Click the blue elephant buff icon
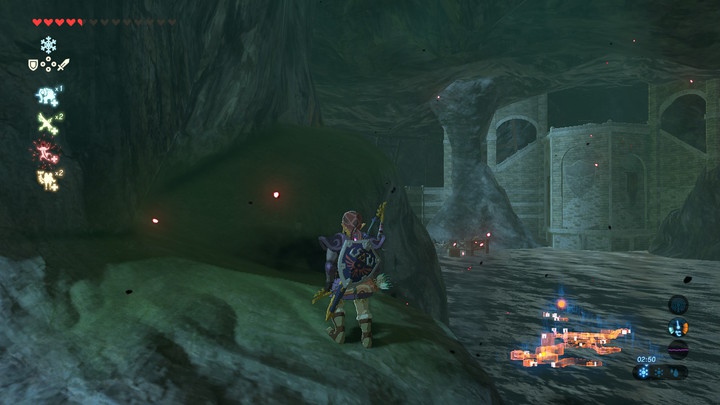The image size is (720, 405). pyautogui.click(x=46, y=95)
